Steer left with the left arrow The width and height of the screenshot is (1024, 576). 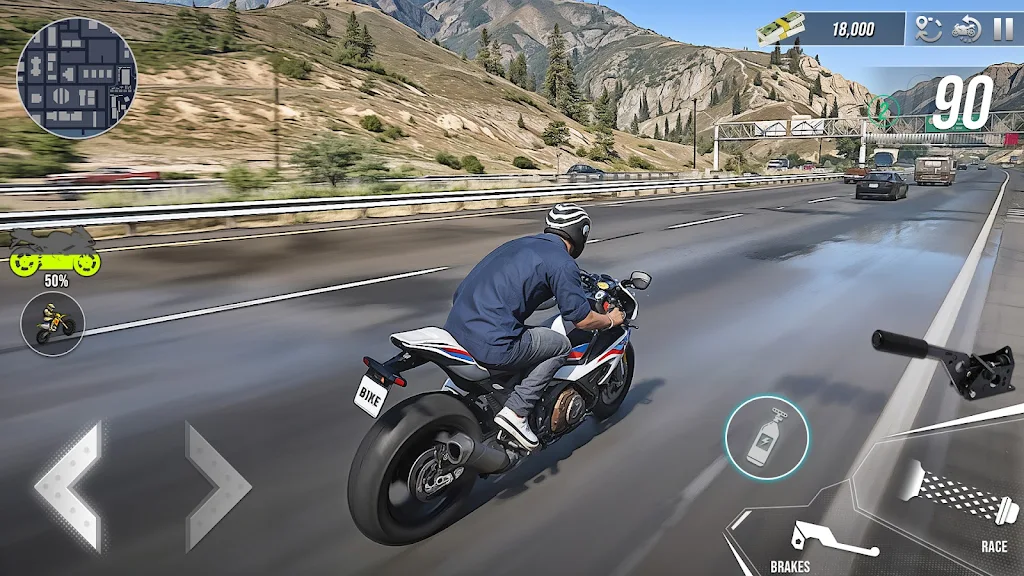click(x=70, y=485)
